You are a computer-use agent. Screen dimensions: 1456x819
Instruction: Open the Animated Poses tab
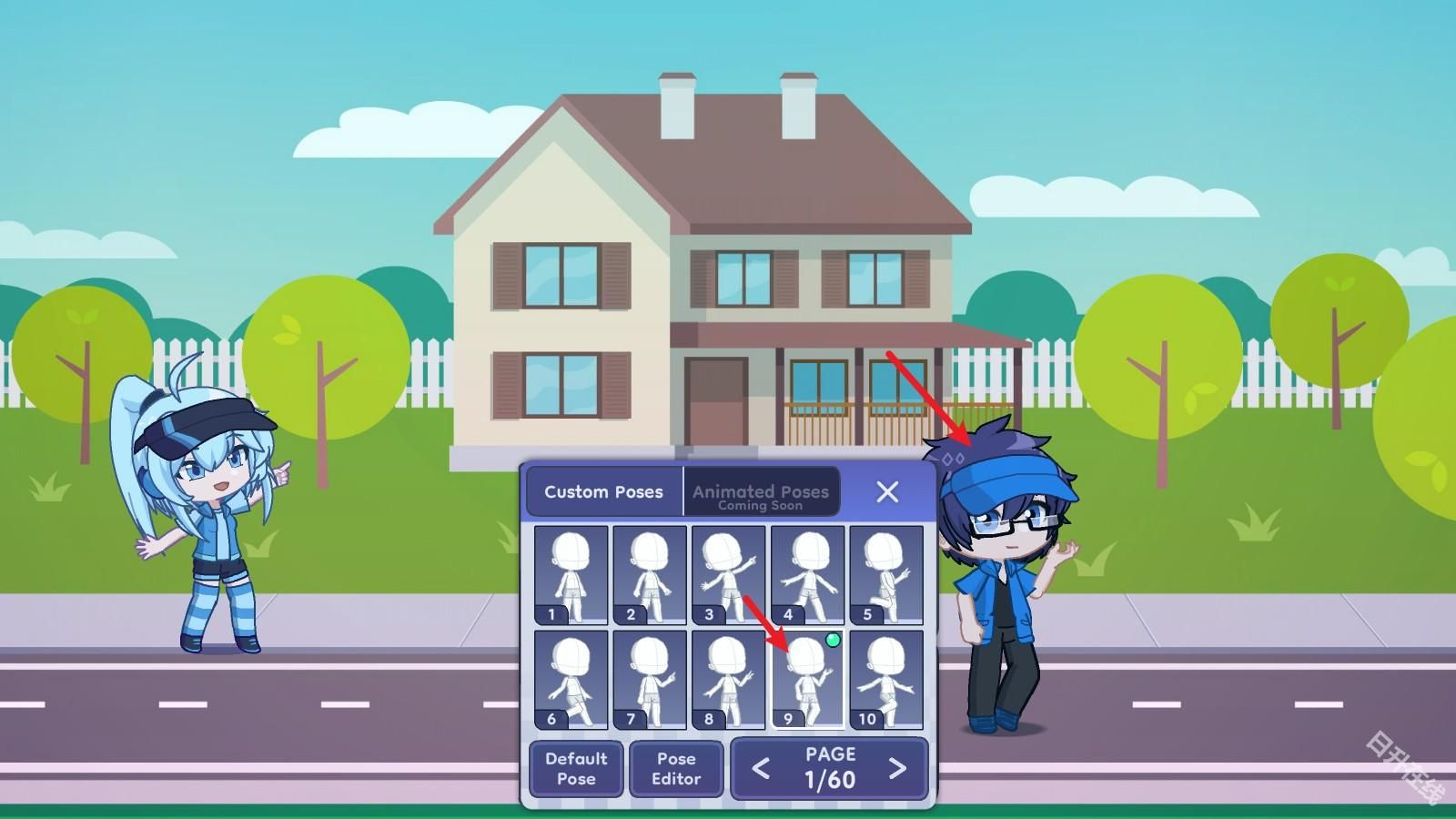(761, 491)
